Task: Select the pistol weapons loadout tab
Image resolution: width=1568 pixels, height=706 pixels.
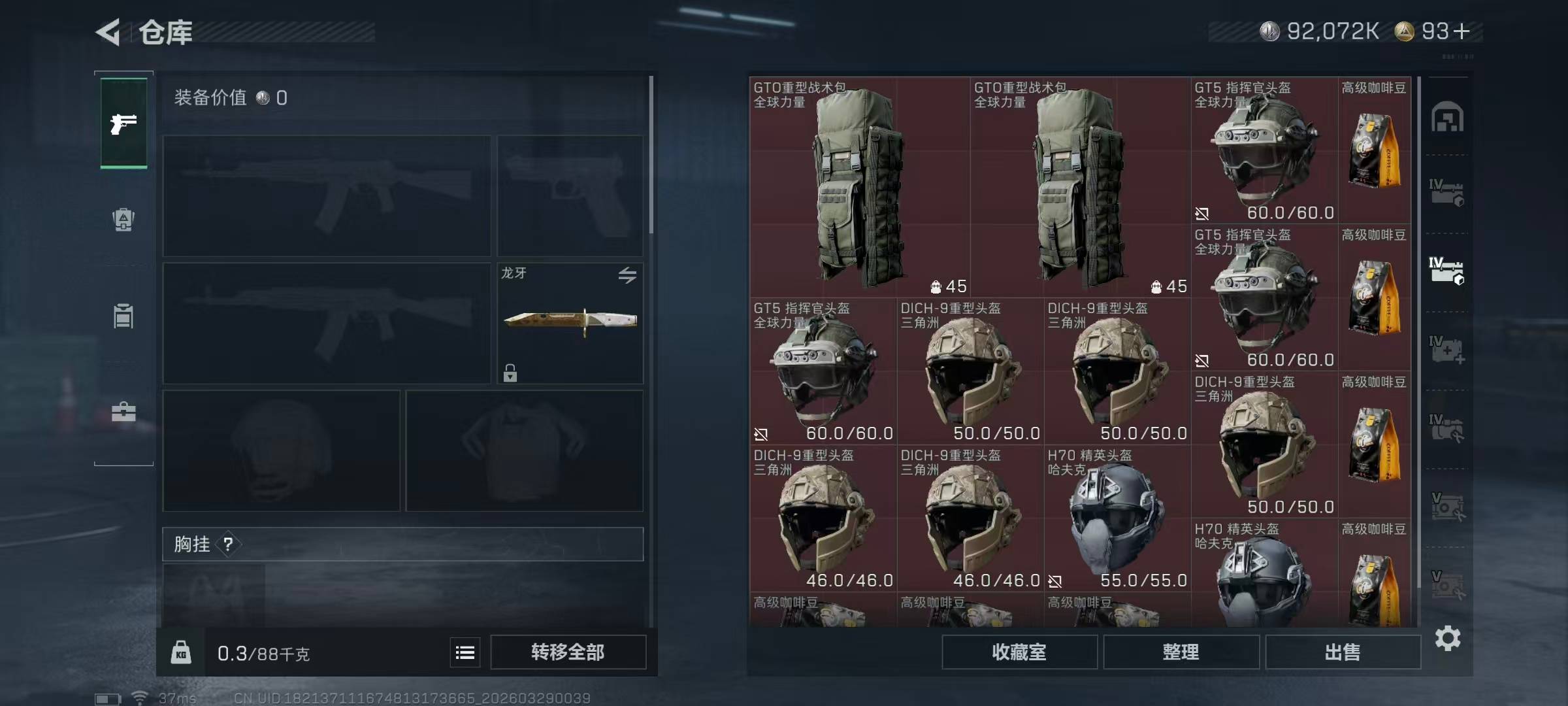Action: [123, 123]
